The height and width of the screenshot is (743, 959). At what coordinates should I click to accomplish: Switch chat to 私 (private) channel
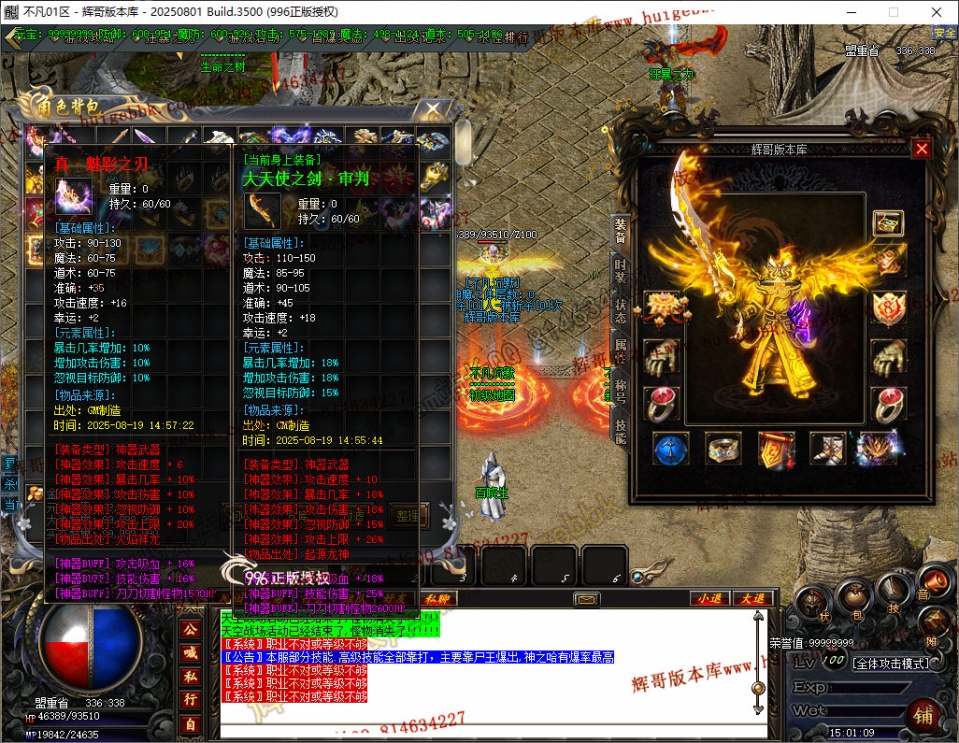click(190, 676)
